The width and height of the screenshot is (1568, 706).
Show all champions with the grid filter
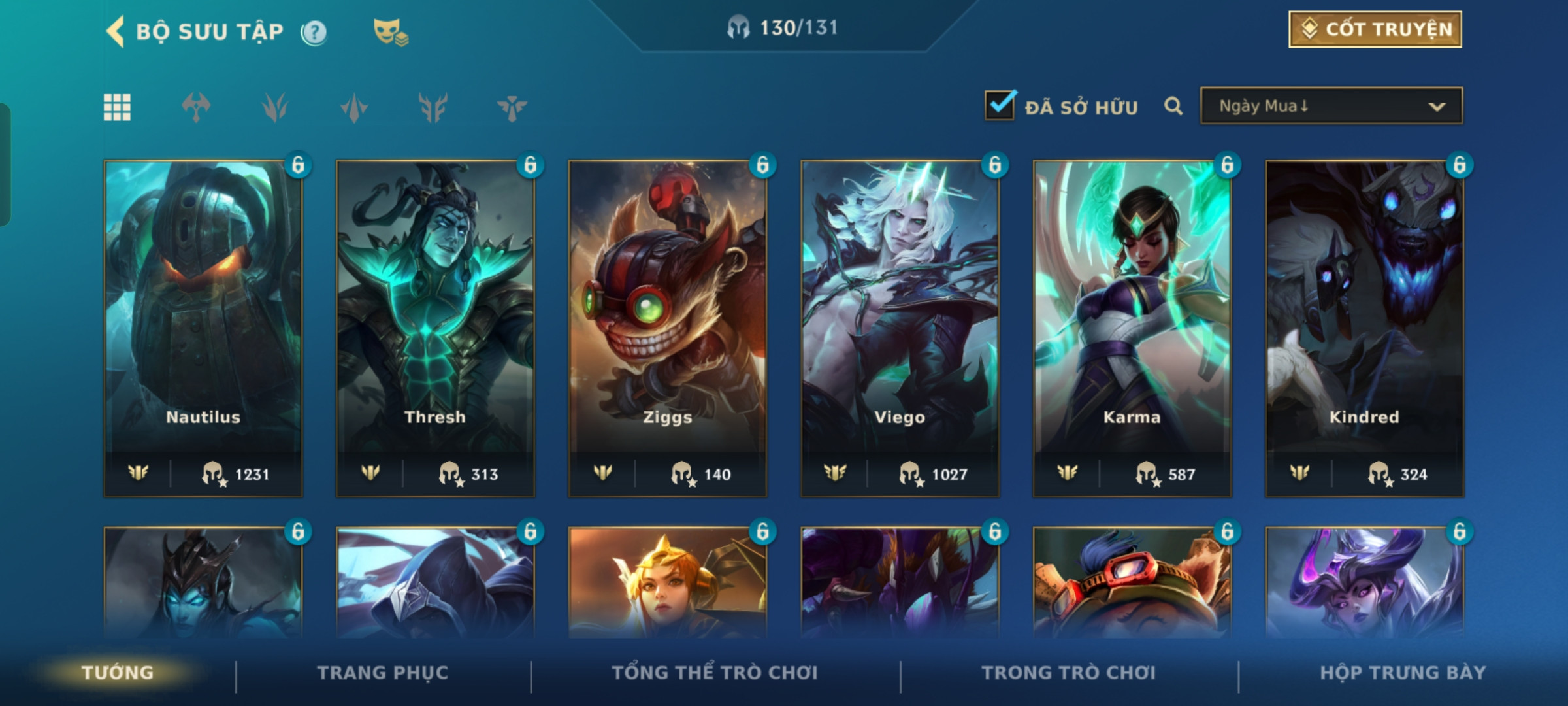118,107
